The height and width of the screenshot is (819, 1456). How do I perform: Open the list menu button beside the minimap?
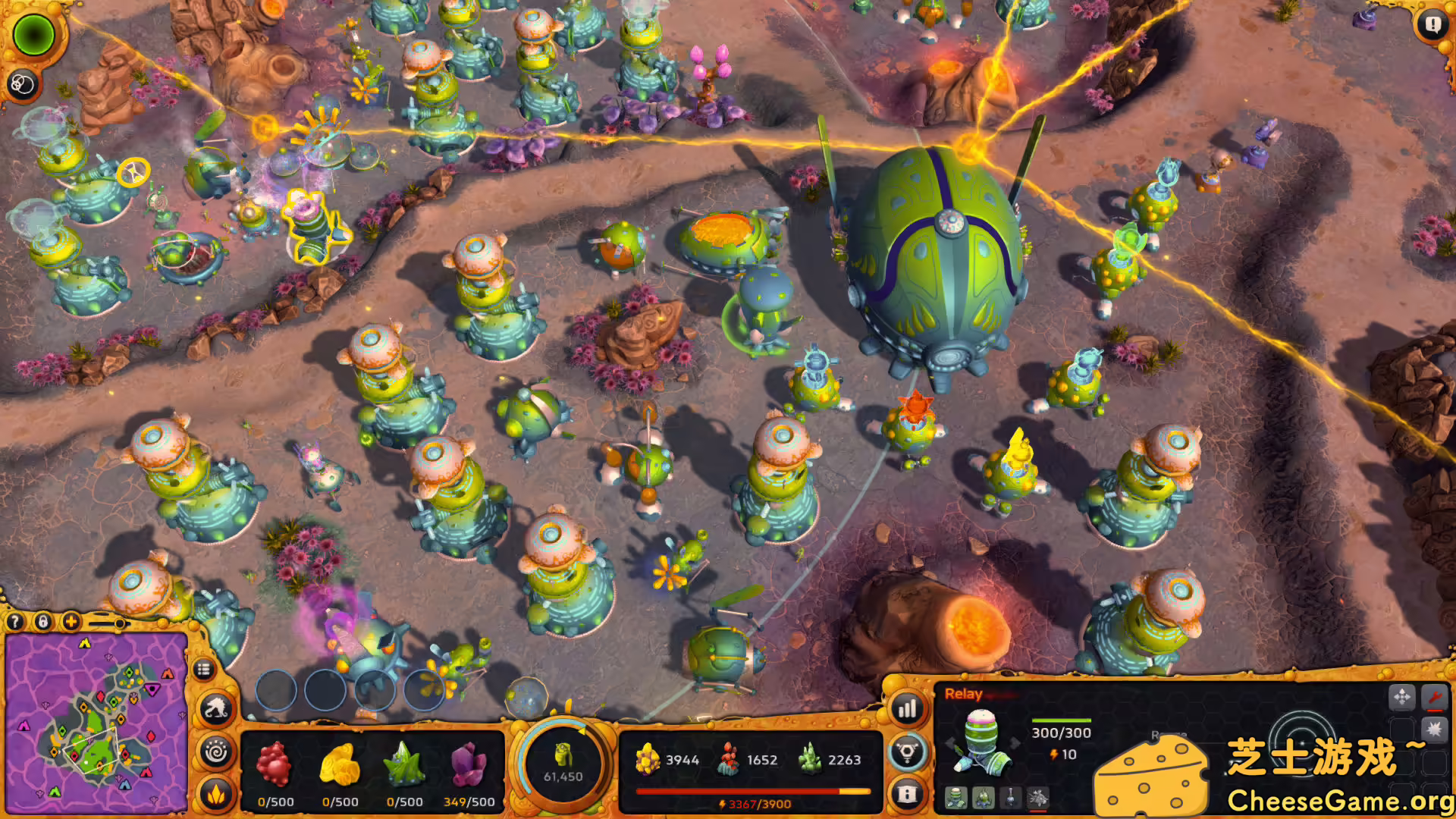tap(202, 670)
